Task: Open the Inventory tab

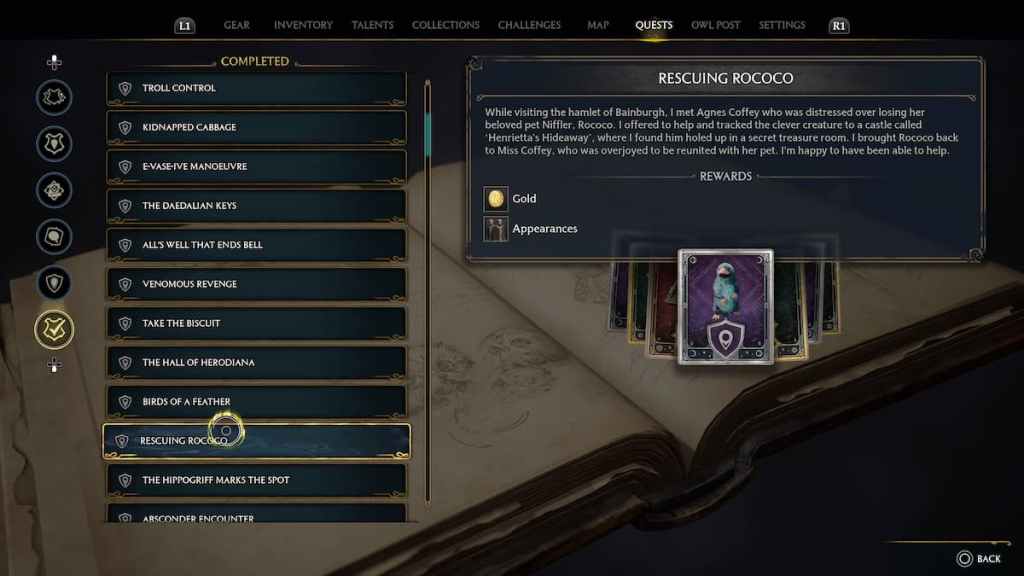Action: (303, 25)
